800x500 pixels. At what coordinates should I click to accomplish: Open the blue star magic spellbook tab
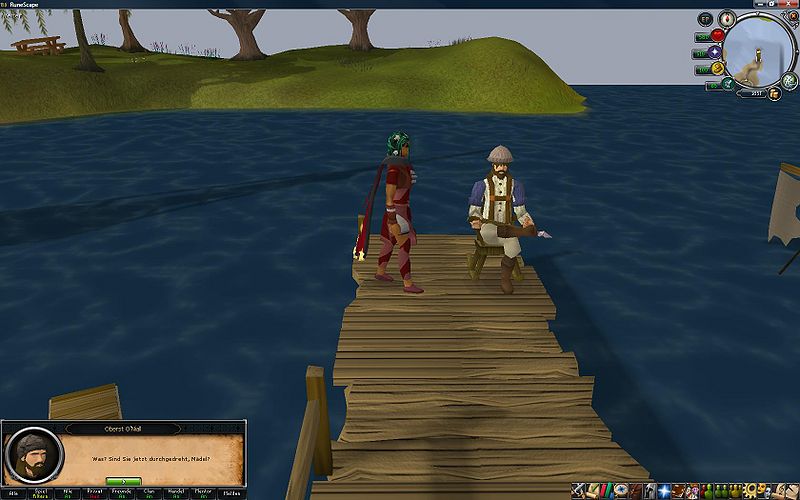pyautogui.click(x=662, y=490)
